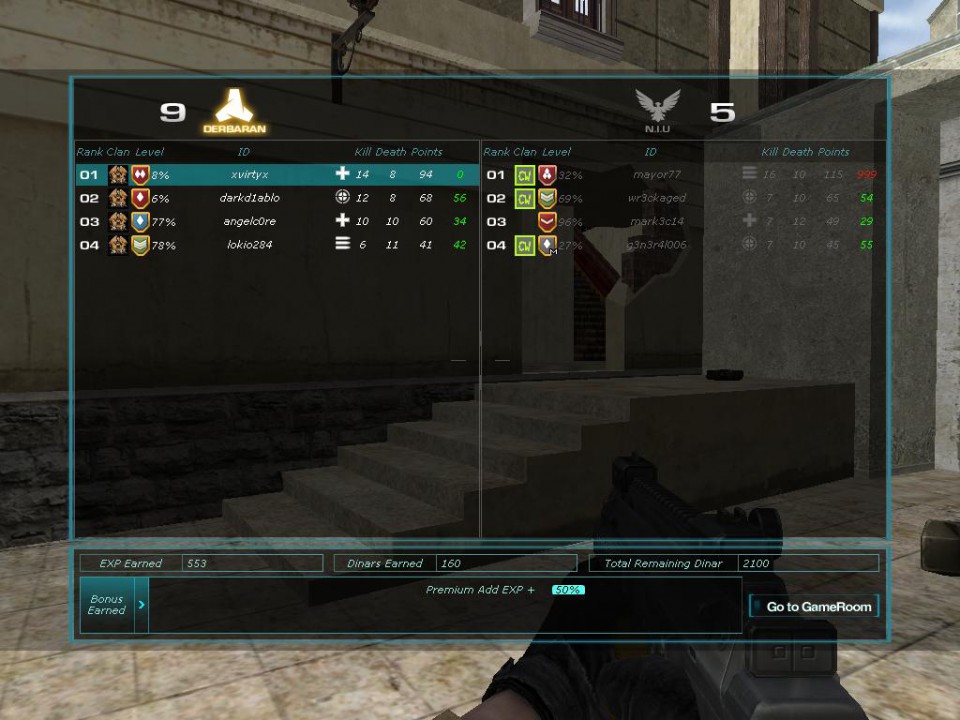Viewport: 960px width, 720px height.
Task: Choose the mark3c14 player entry
Action: point(656,221)
